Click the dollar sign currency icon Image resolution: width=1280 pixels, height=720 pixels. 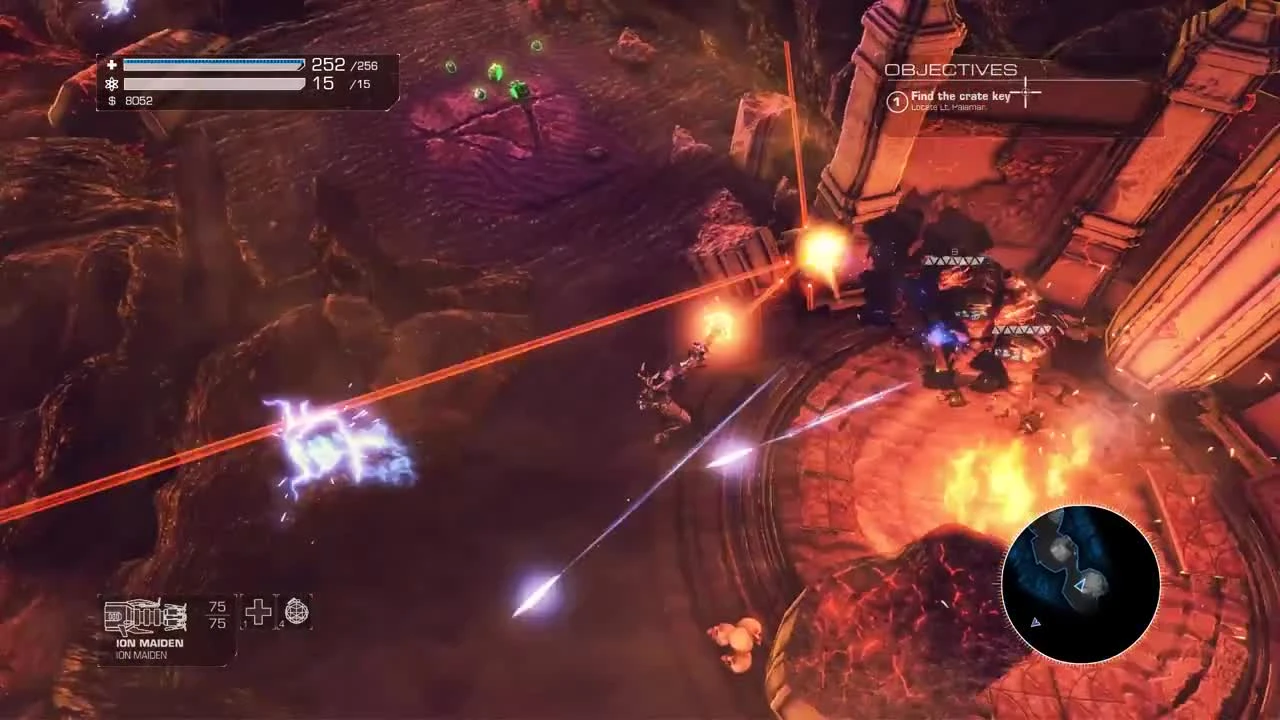(112, 100)
